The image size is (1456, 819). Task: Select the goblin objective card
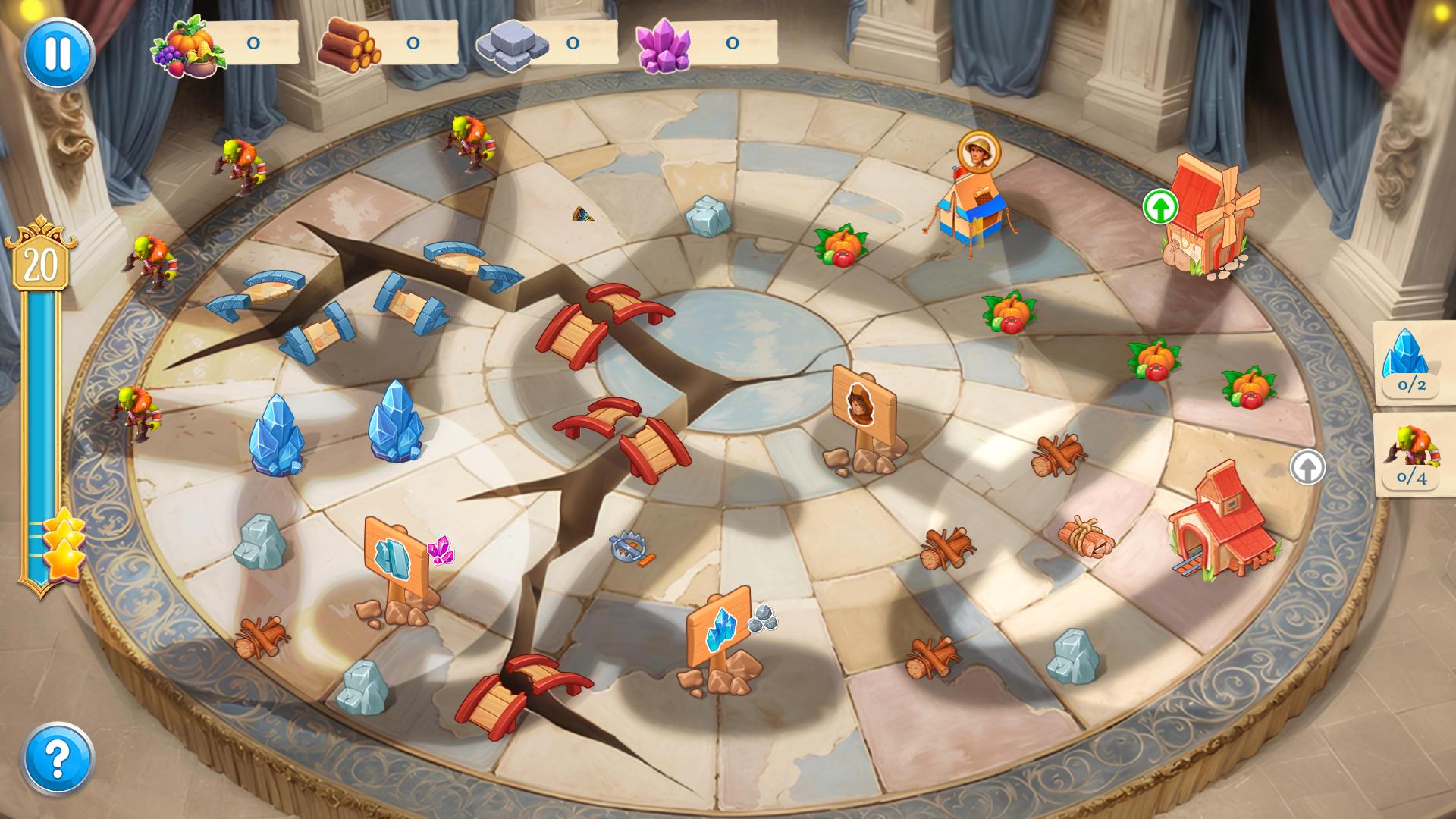pyautogui.click(x=1412, y=455)
